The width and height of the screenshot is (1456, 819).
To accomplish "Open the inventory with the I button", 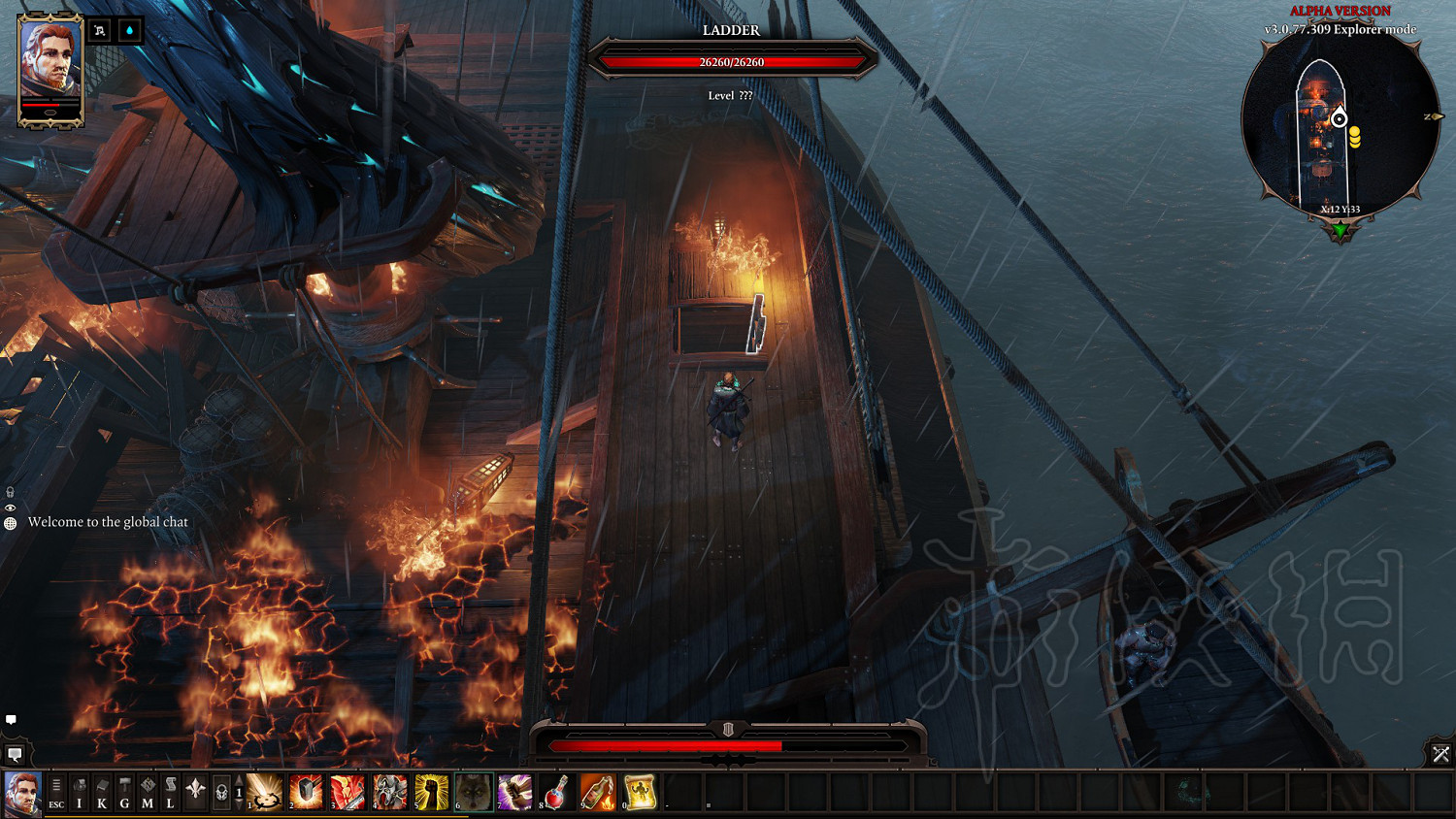I will pos(80,792).
